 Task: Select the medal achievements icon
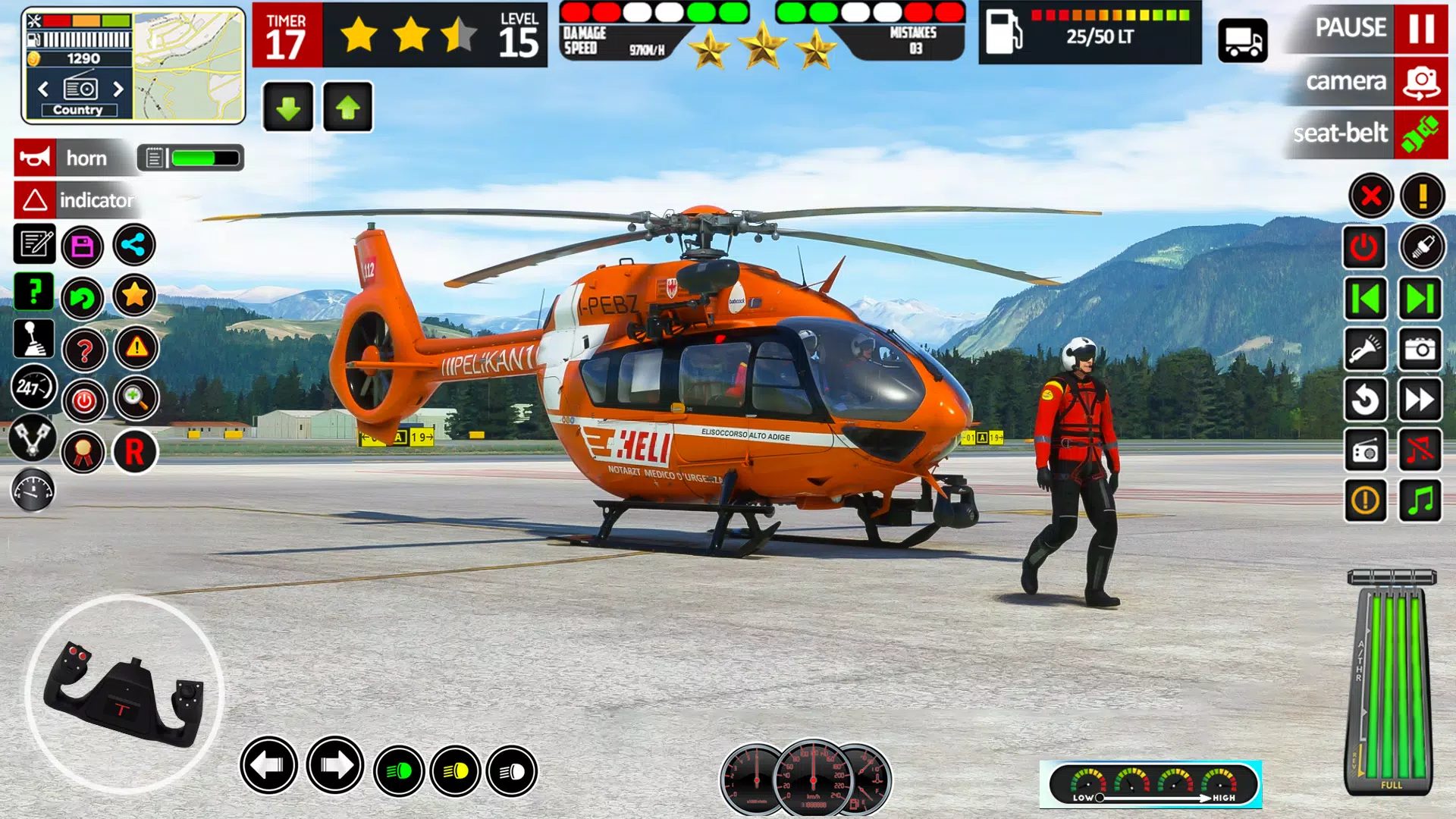click(83, 452)
